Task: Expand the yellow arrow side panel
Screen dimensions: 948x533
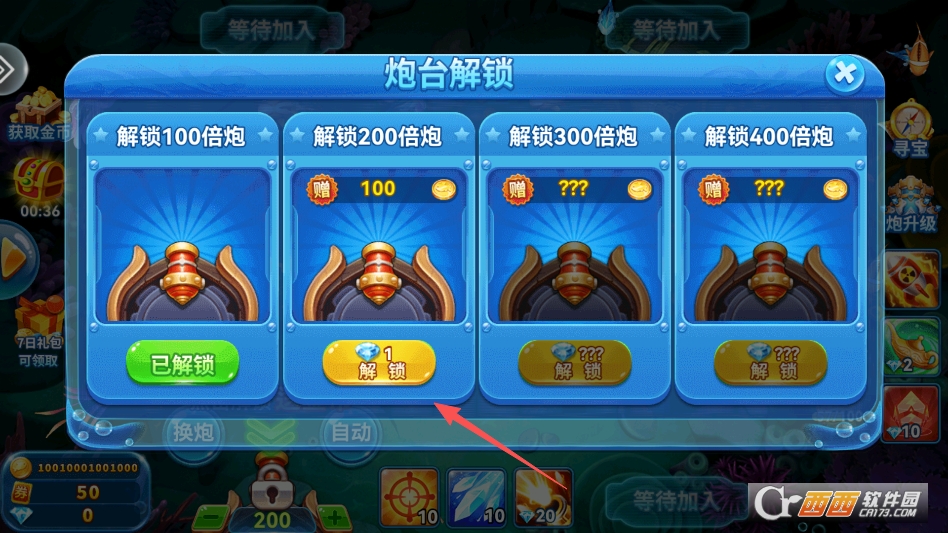Action: [x=12, y=255]
